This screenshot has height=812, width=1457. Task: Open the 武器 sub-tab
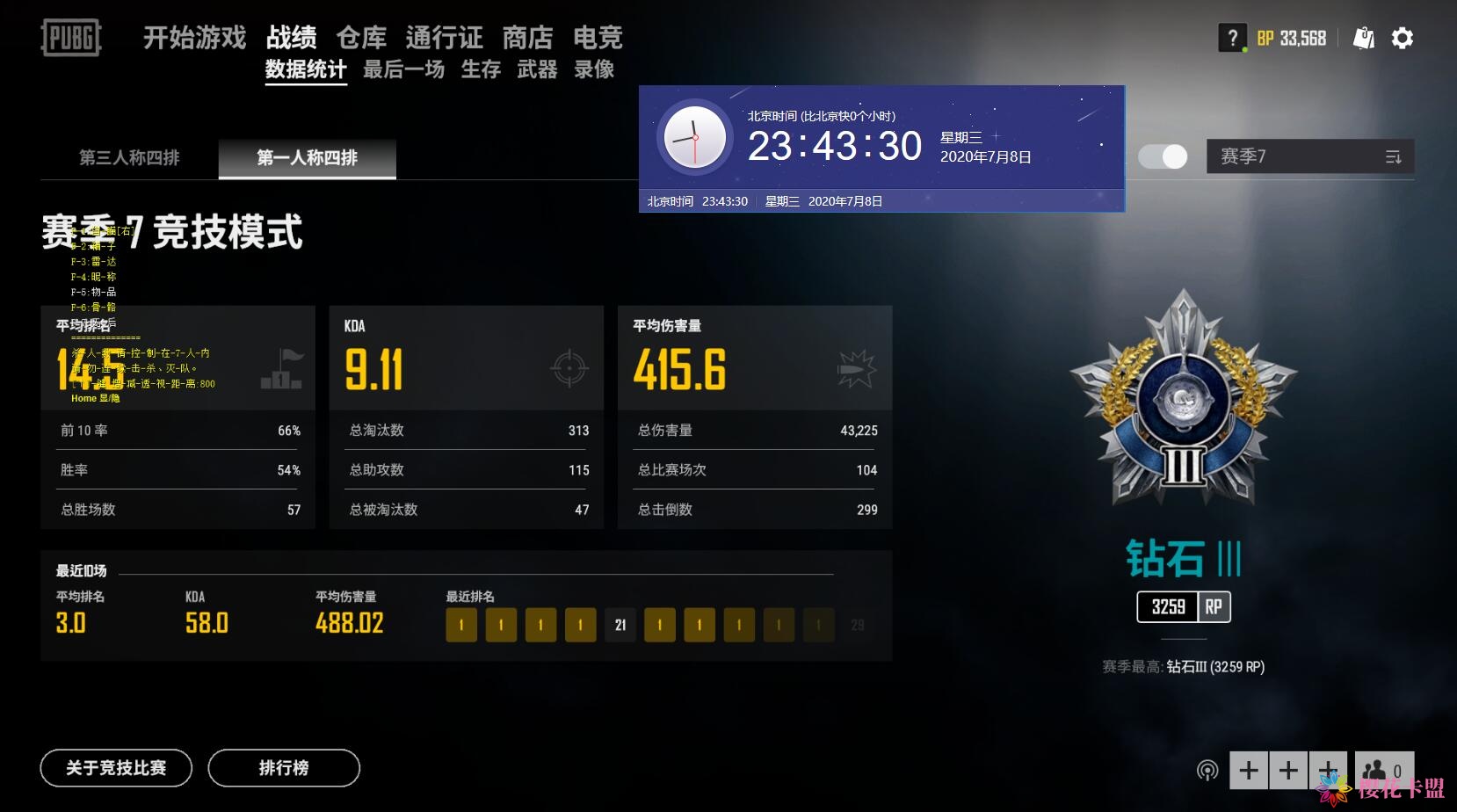point(537,69)
